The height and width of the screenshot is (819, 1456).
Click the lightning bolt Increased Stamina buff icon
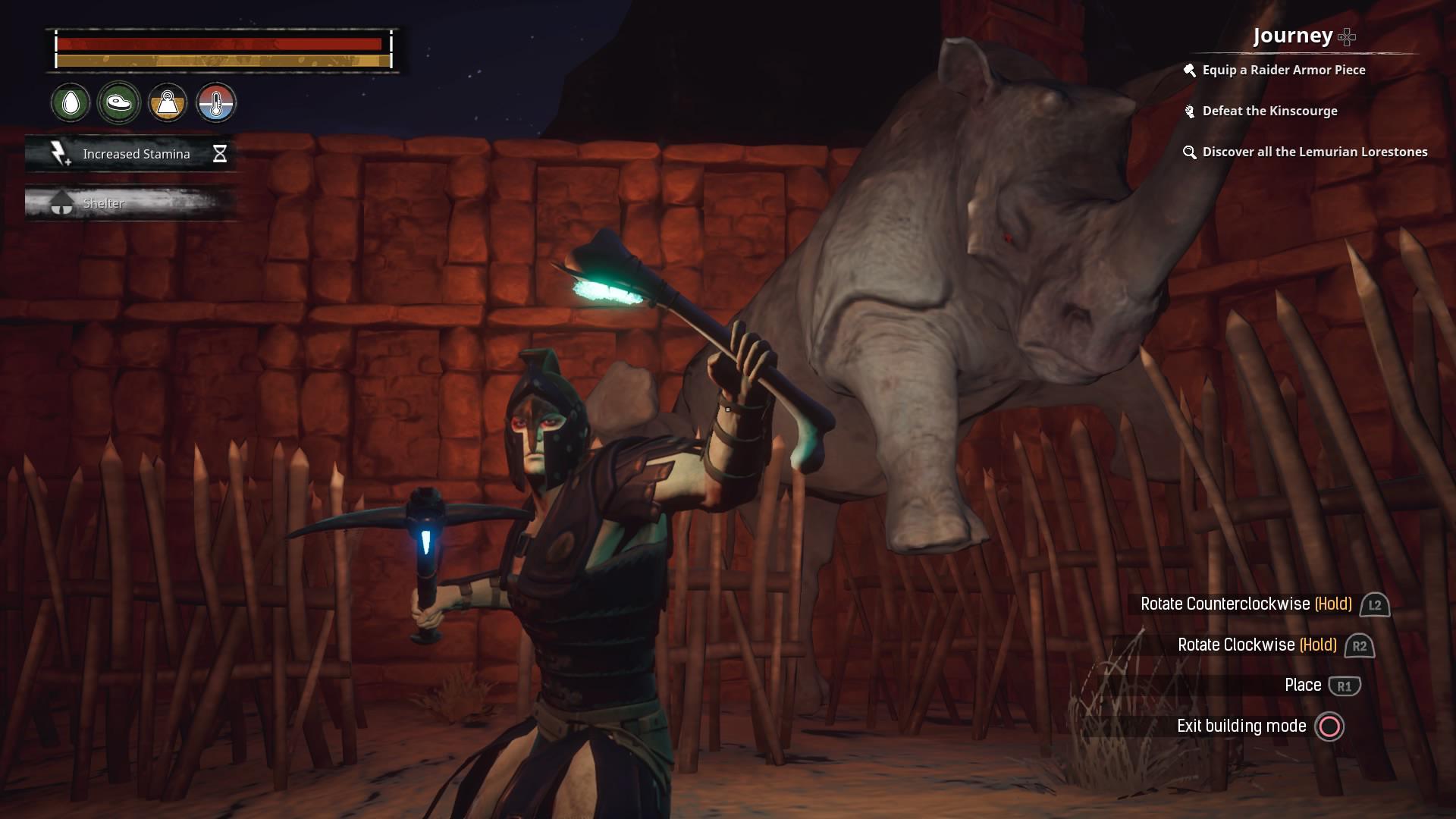[59, 153]
